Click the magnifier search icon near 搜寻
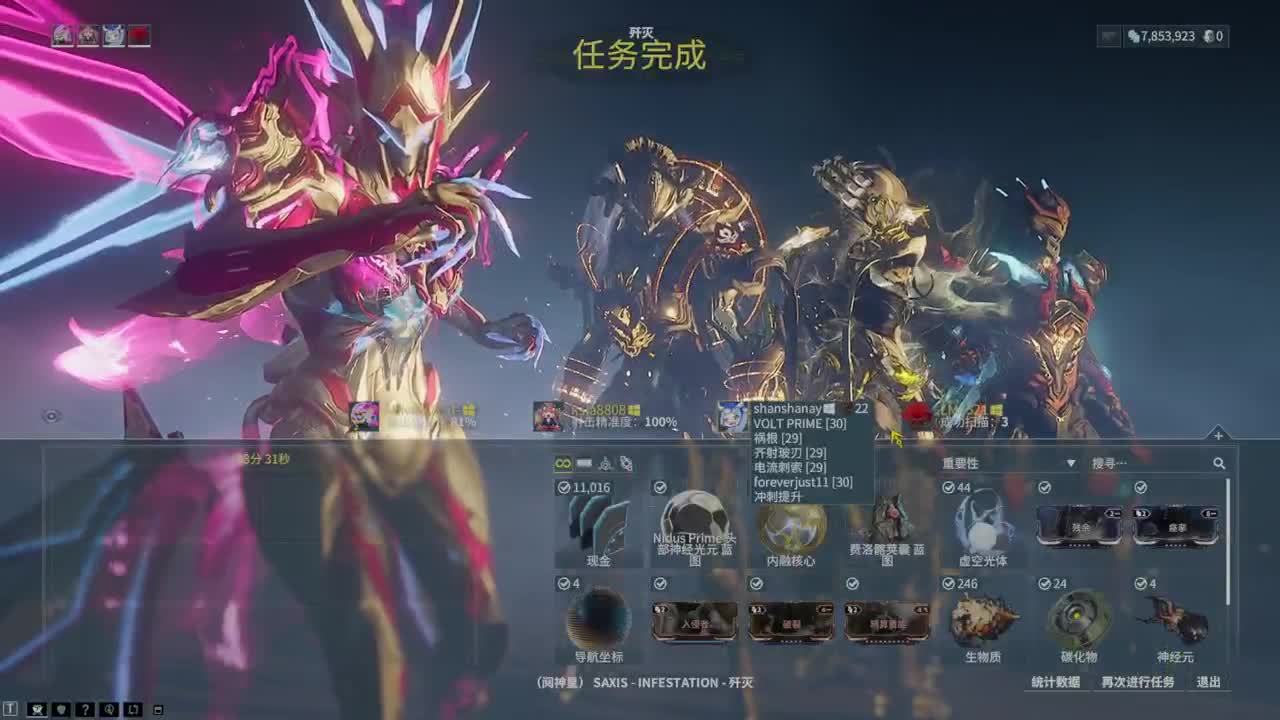This screenshot has height=720, width=1280. [x=1218, y=463]
